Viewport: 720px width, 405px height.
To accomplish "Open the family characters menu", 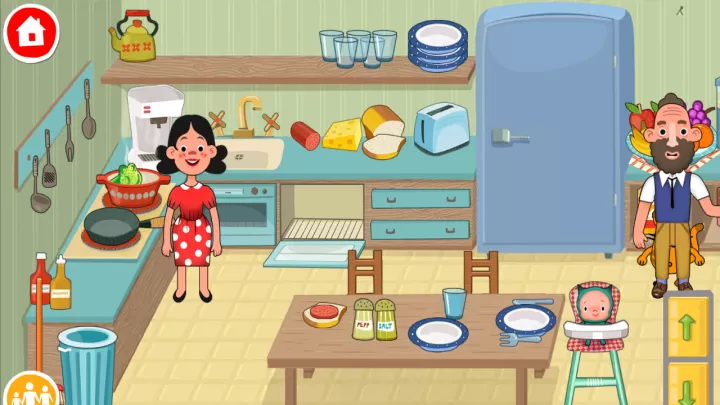I will (31, 393).
